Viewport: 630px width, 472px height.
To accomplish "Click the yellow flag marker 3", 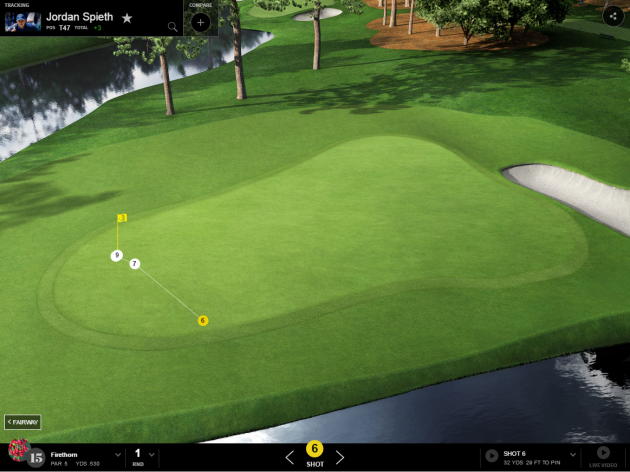I will 122,217.
